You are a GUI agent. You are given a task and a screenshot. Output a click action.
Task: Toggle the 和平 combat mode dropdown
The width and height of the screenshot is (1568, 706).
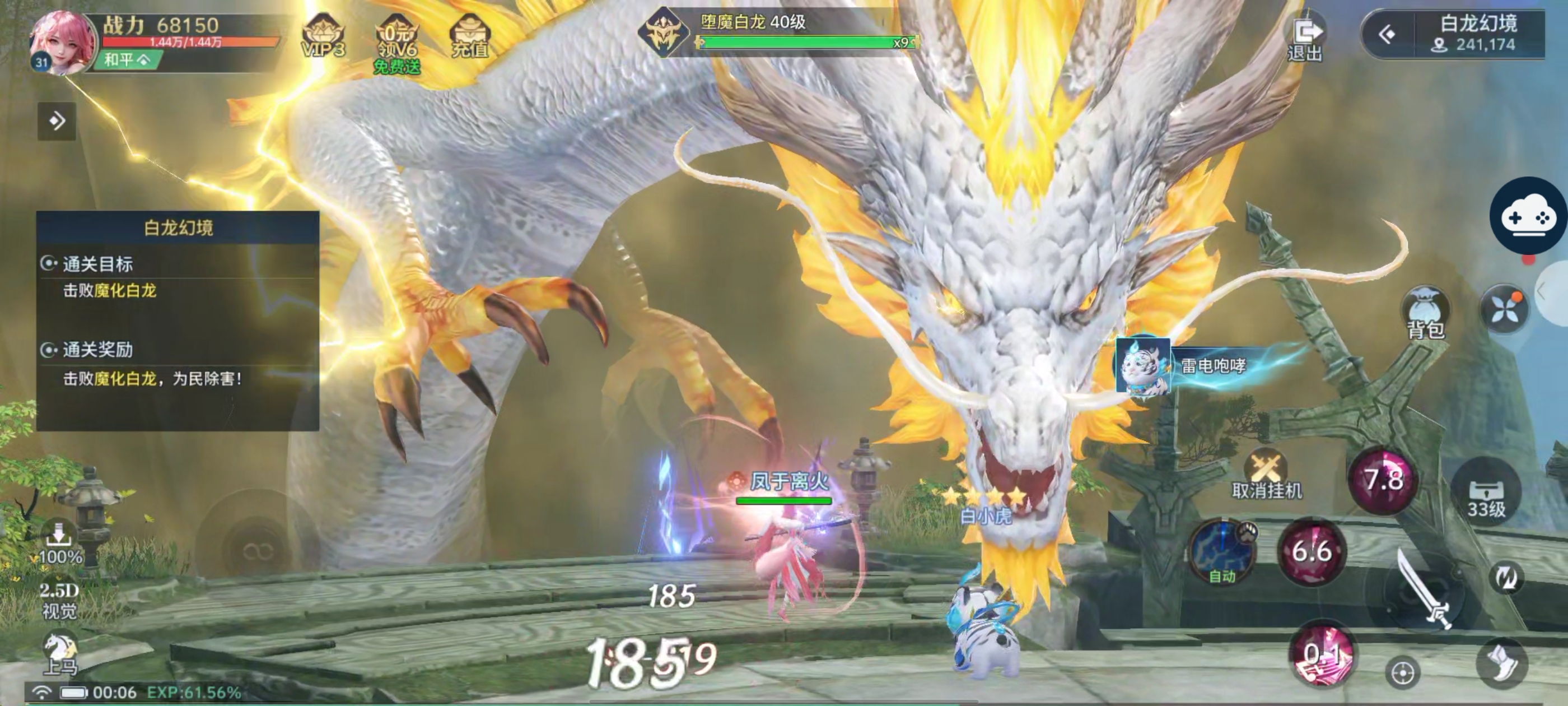(x=127, y=60)
